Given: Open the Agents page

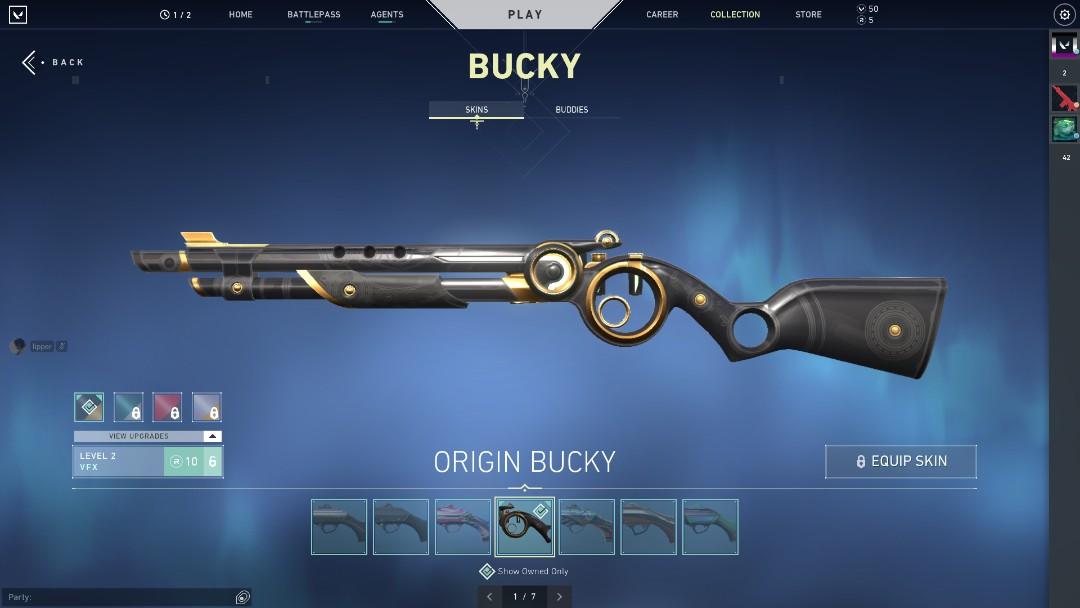Looking at the screenshot, I should pos(387,15).
